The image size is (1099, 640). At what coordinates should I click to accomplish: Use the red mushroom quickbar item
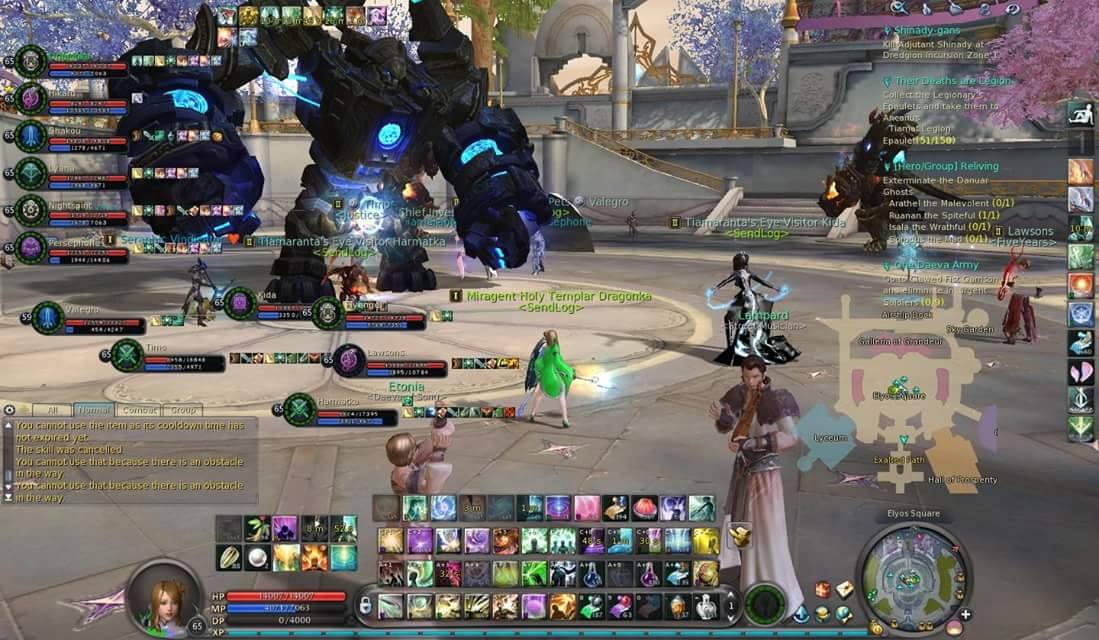(x=645, y=508)
